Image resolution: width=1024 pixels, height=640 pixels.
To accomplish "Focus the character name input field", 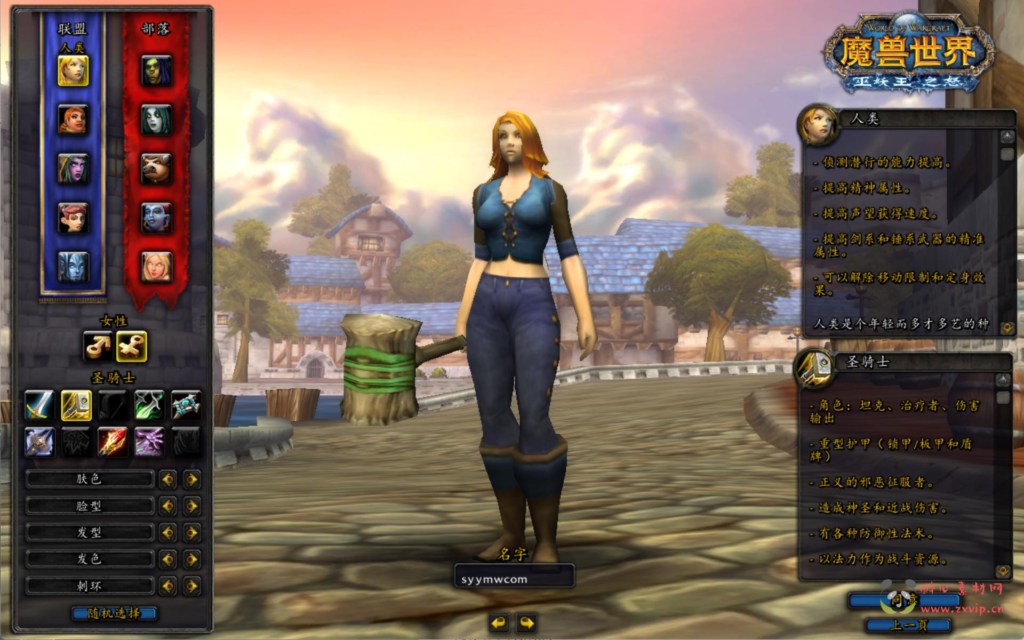I will [514, 577].
